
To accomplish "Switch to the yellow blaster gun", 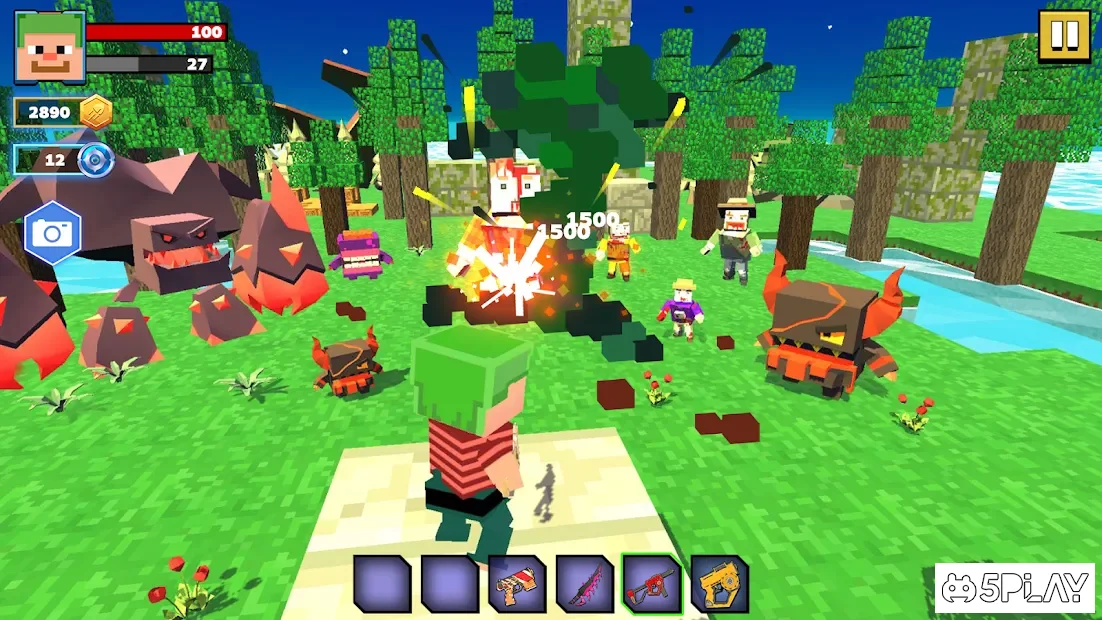I will [x=719, y=583].
